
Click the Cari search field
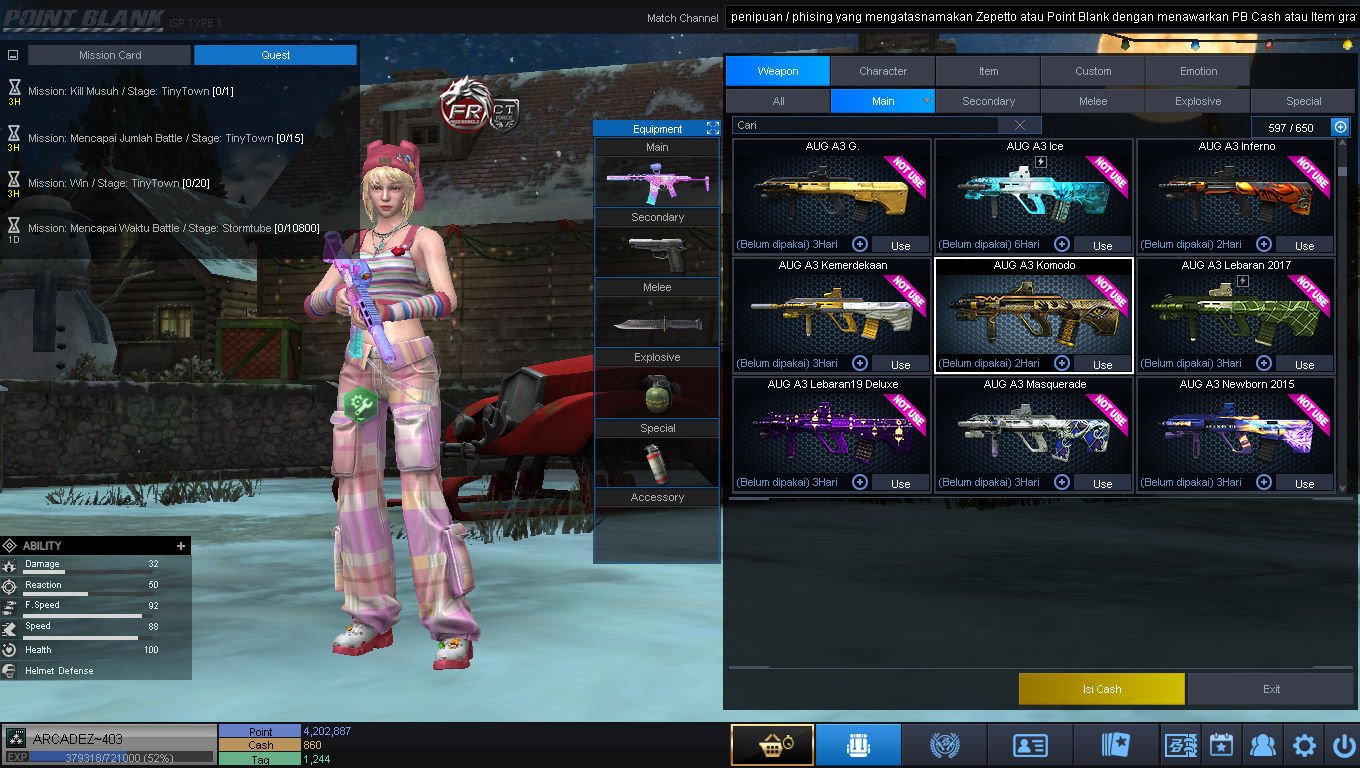[x=865, y=125]
